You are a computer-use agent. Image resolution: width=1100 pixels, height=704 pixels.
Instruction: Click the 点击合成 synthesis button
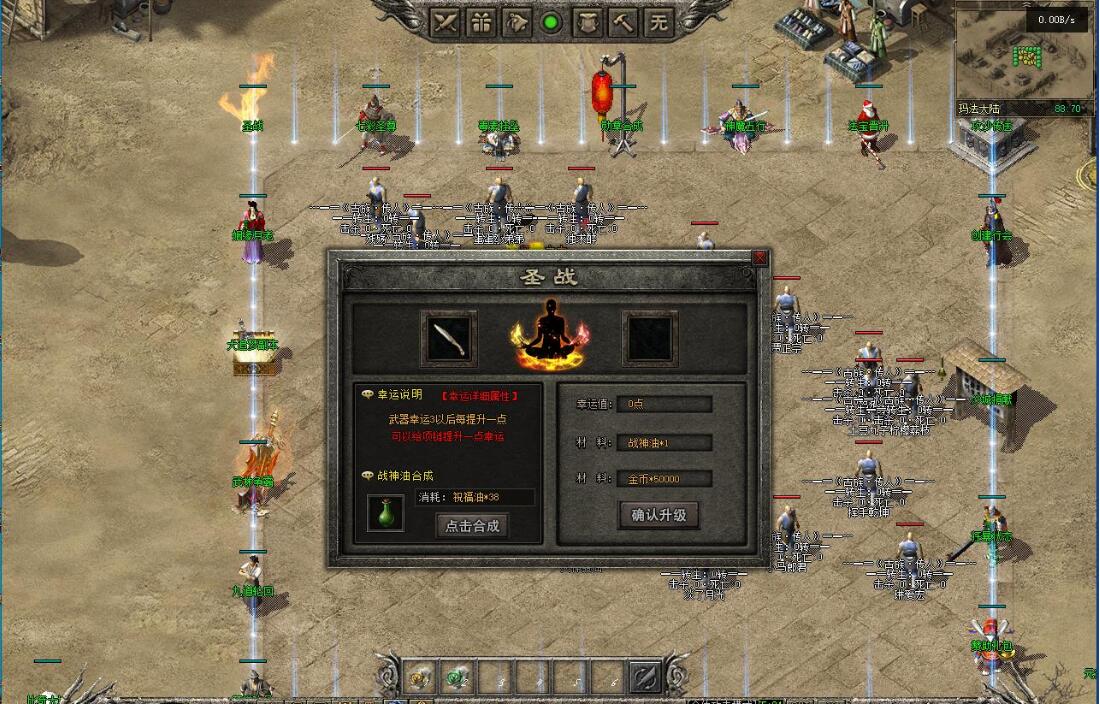coord(472,525)
